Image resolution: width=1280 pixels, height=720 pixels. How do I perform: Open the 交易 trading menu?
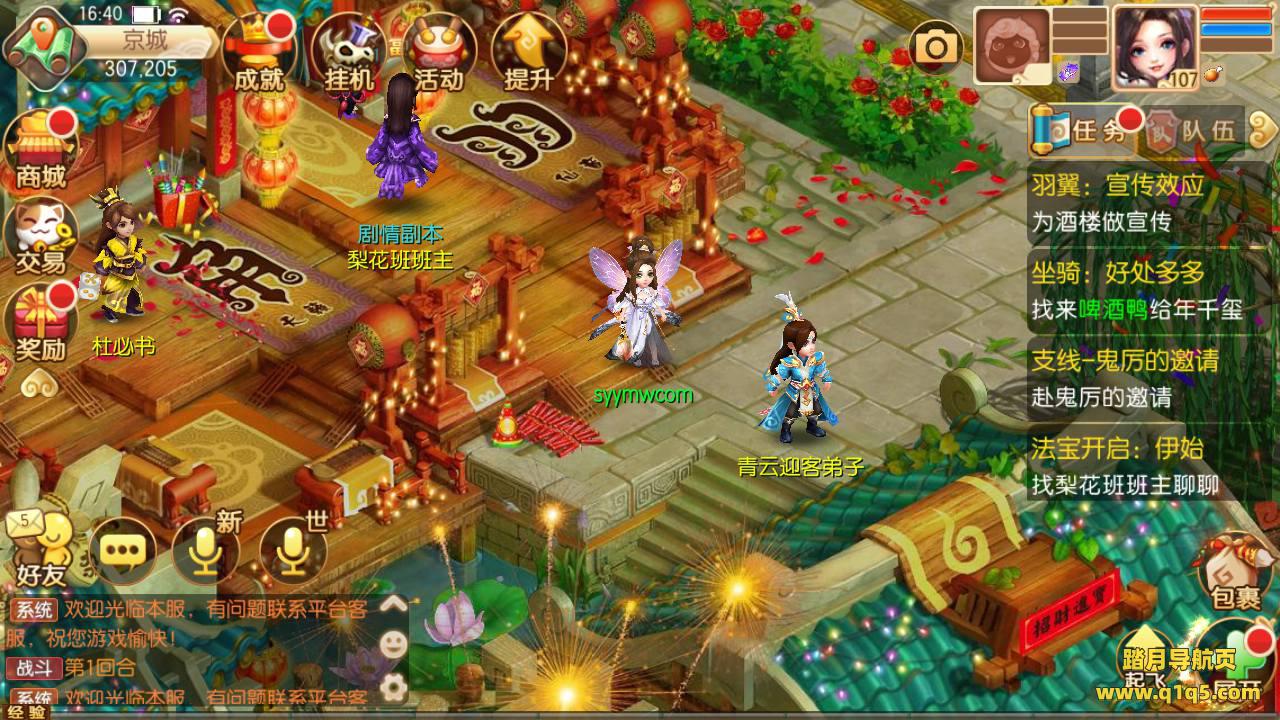41,236
